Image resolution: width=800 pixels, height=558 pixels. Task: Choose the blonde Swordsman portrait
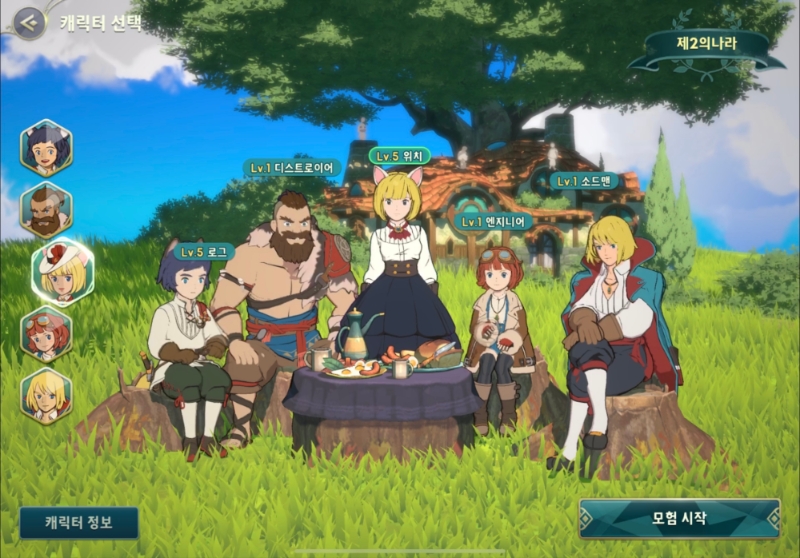pyautogui.click(x=46, y=395)
